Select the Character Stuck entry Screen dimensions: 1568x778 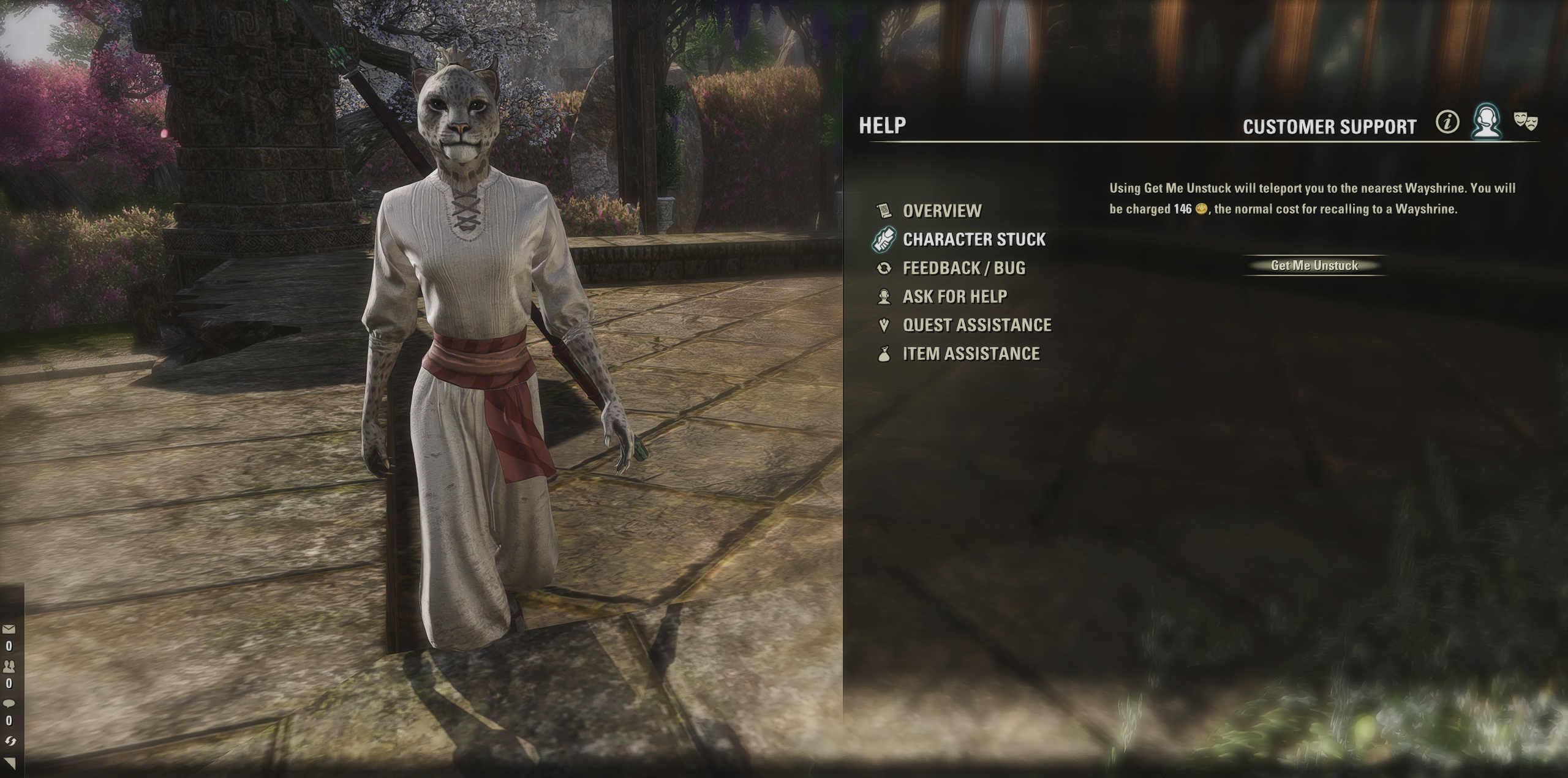tap(974, 239)
